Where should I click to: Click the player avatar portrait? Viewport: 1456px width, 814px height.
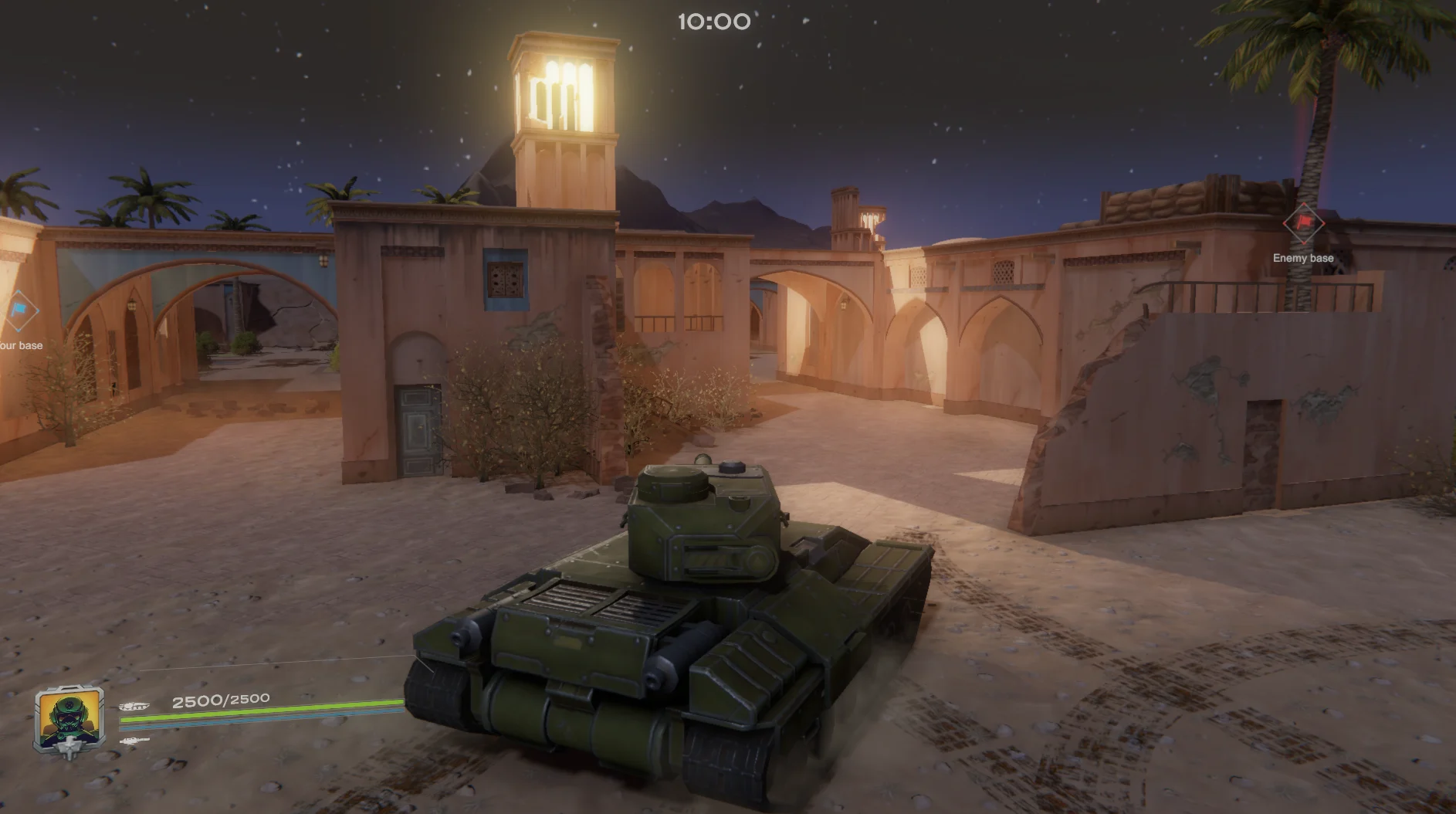[x=69, y=720]
